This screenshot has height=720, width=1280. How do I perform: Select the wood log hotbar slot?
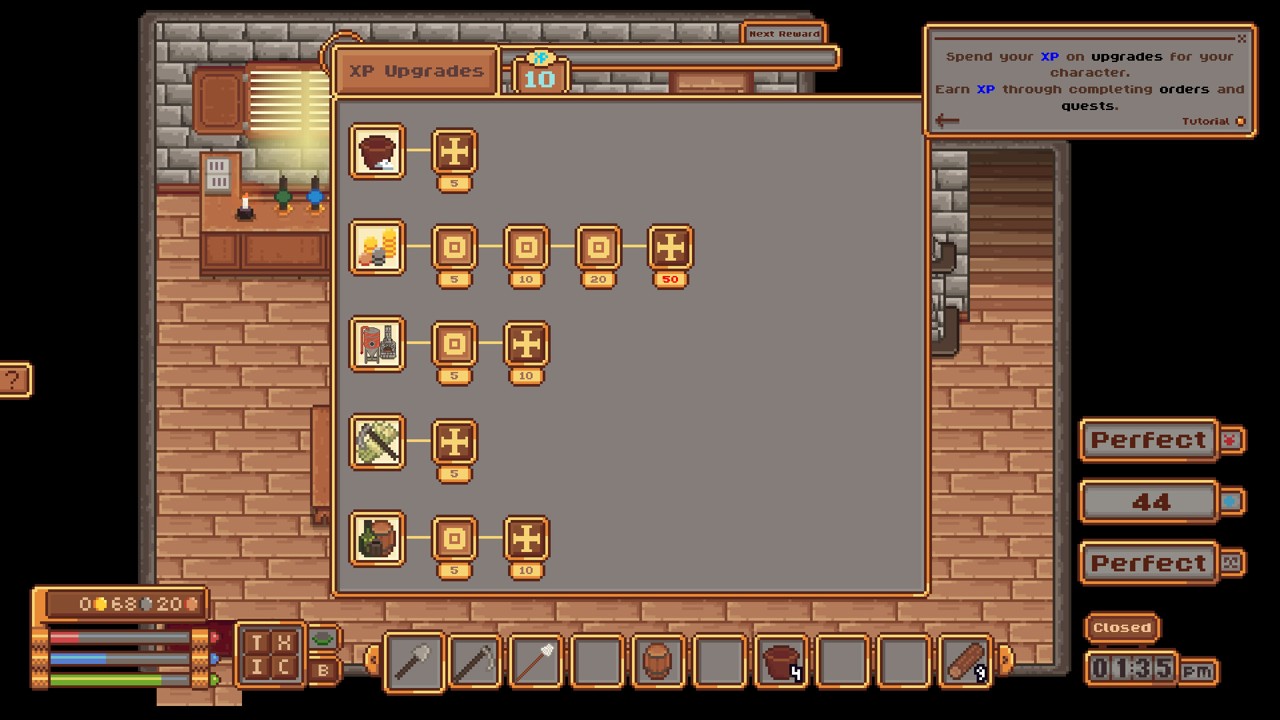click(x=966, y=661)
